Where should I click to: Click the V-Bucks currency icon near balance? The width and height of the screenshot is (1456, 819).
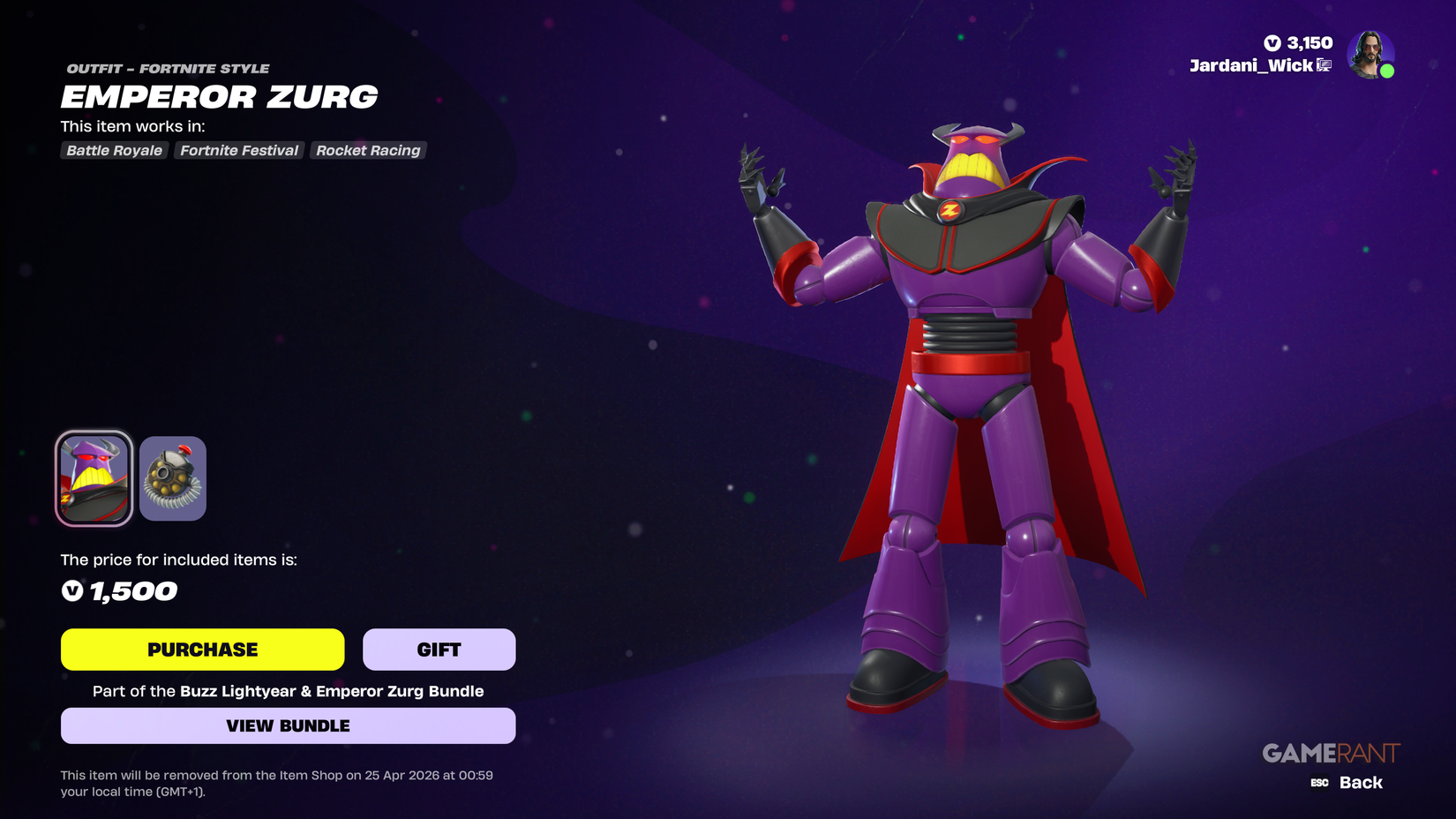click(1271, 41)
